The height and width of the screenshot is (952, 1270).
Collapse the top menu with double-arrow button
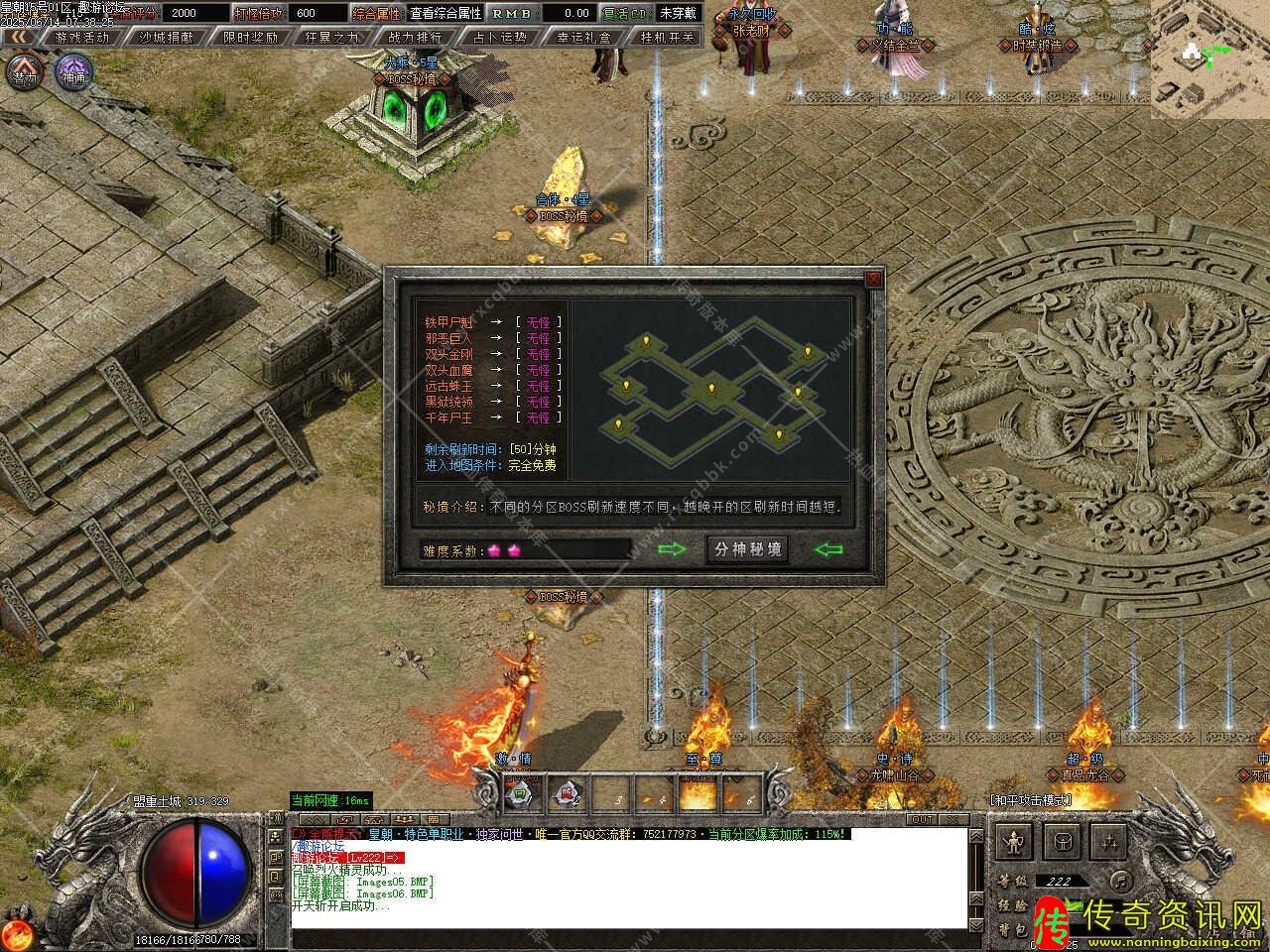(19, 37)
